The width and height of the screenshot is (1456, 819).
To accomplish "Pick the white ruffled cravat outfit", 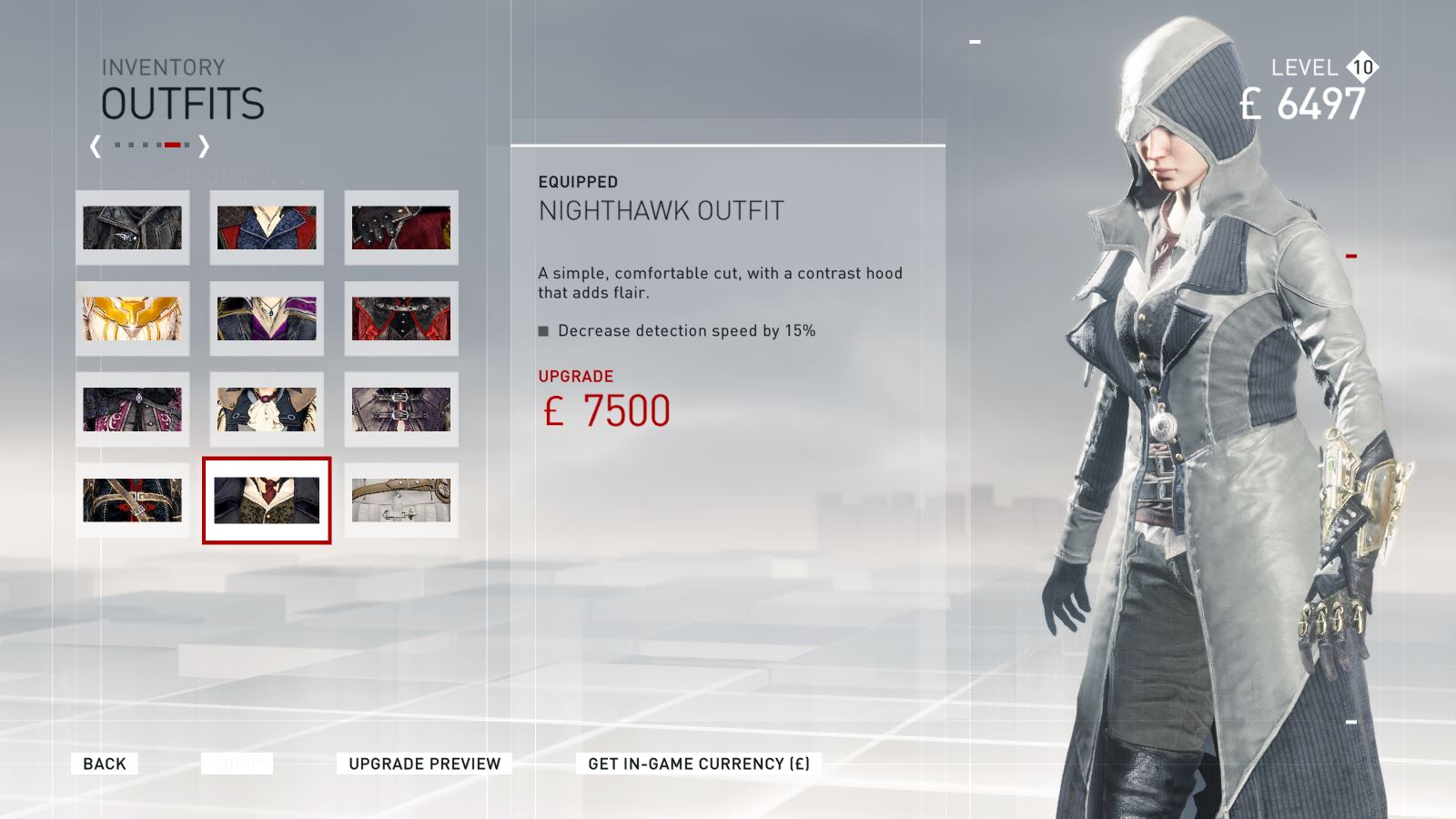I will (x=267, y=410).
